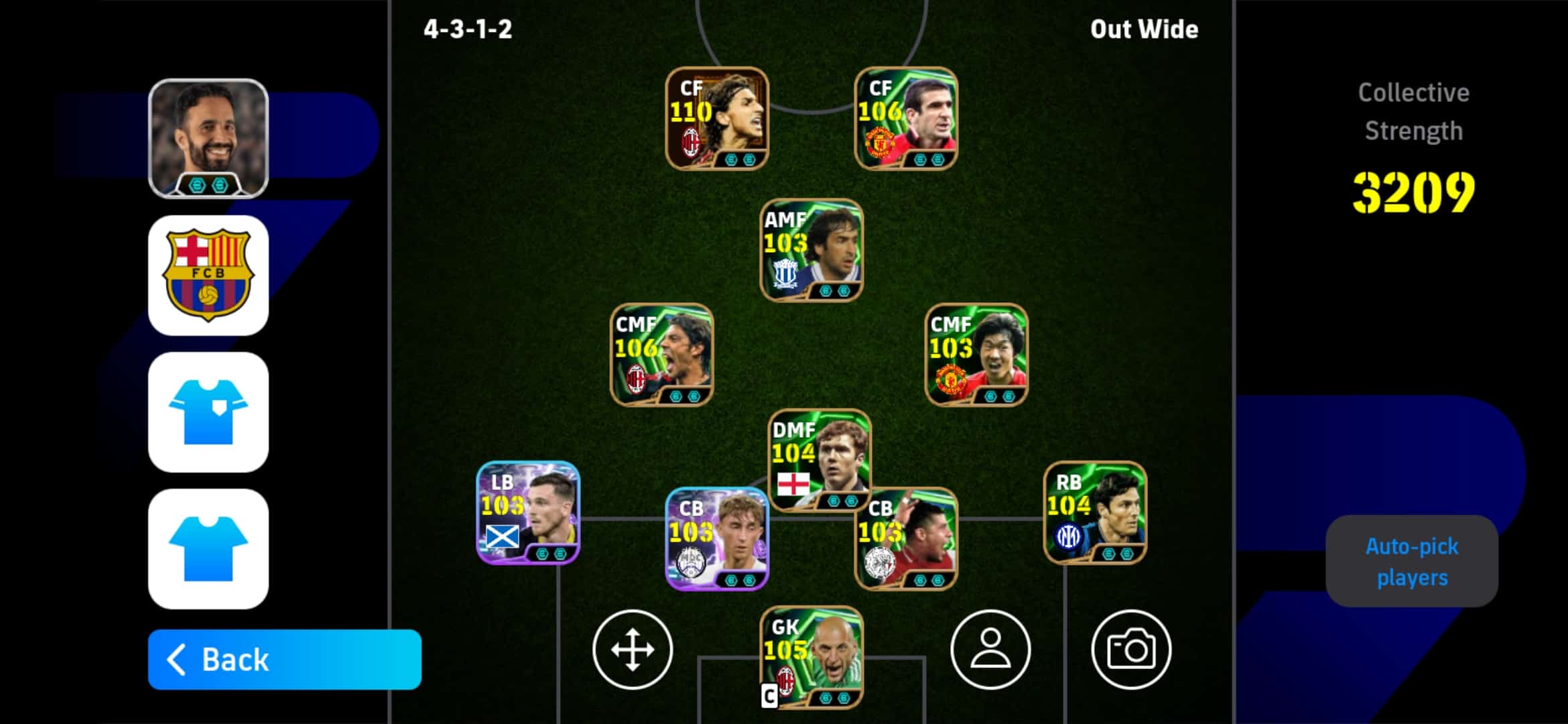Pick the LB 103 Scotland card

(528, 513)
